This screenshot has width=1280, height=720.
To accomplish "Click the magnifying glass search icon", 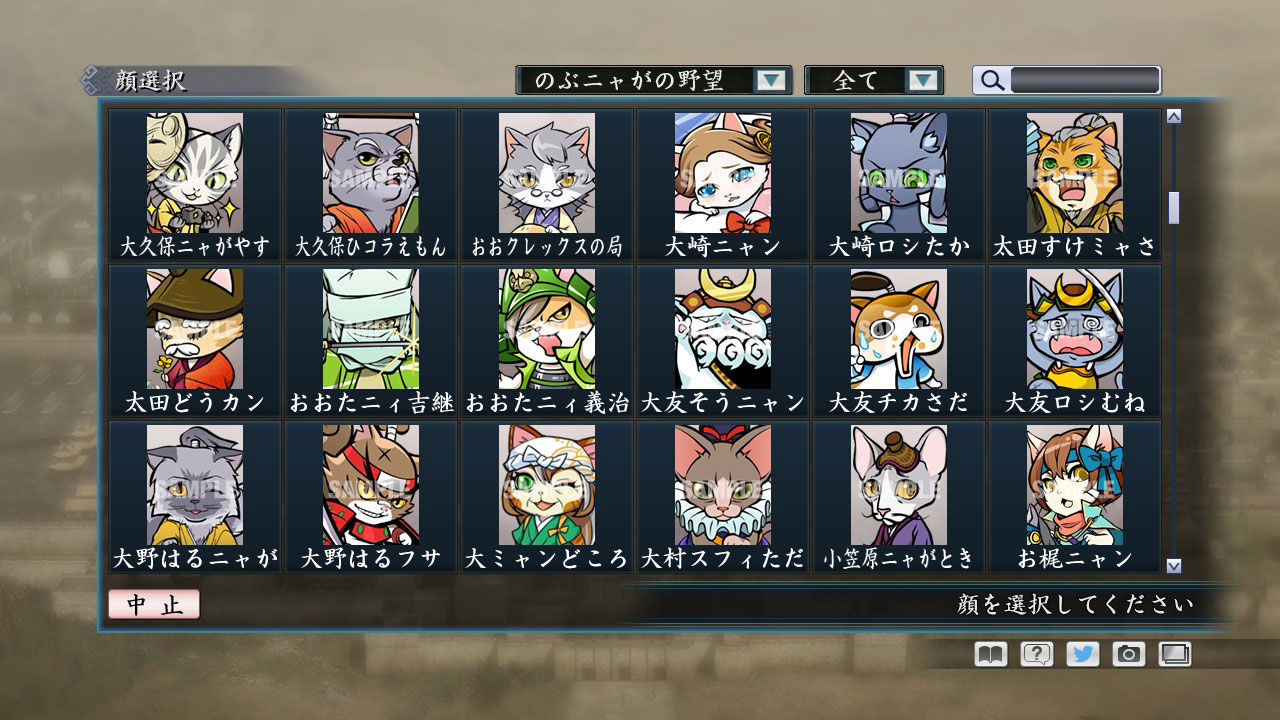I will tap(991, 80).
